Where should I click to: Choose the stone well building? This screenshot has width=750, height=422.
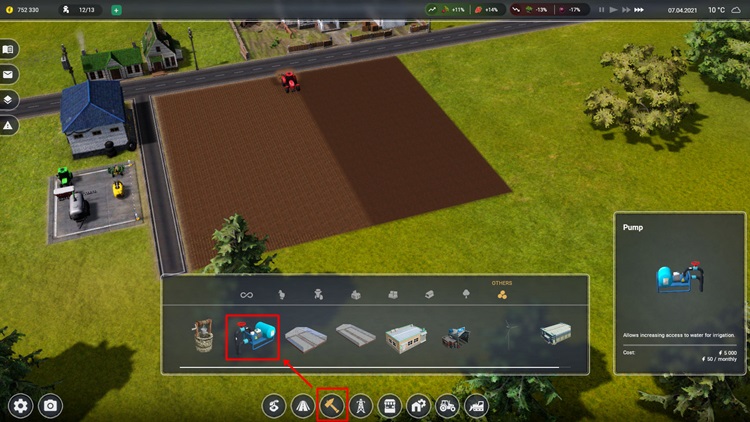204,336
